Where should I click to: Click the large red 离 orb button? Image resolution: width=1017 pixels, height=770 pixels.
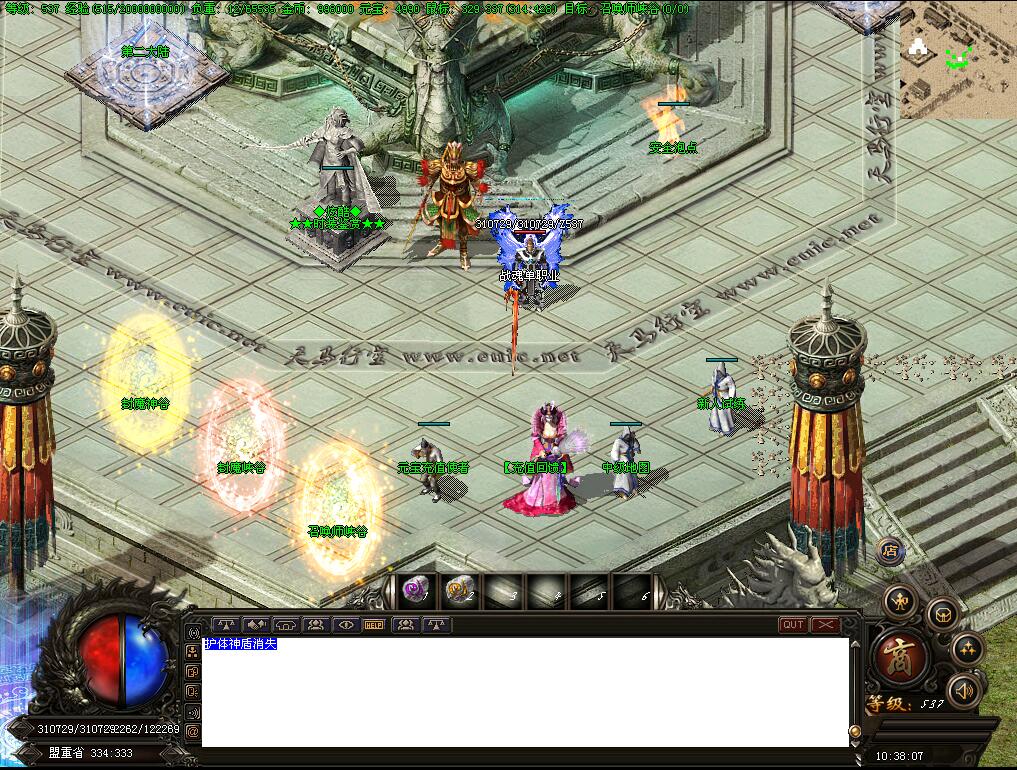tap(903, 656)
